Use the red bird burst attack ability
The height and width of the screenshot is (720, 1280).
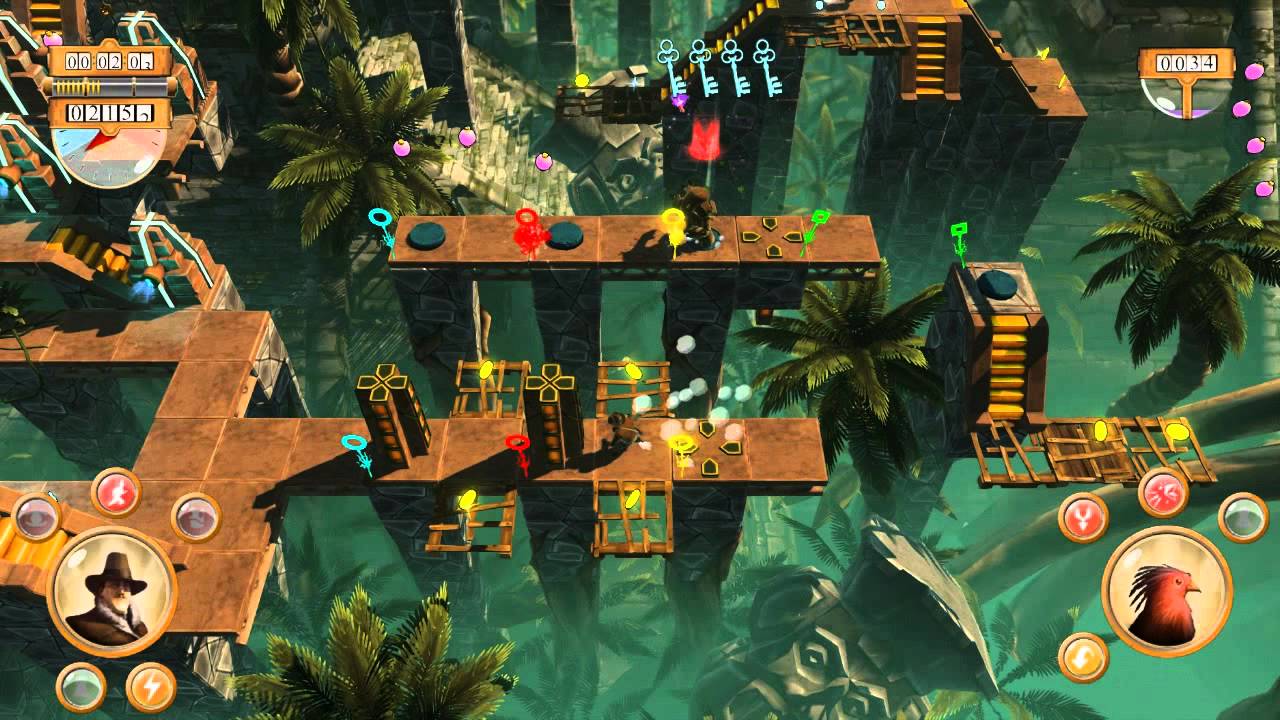point(1163,492)
